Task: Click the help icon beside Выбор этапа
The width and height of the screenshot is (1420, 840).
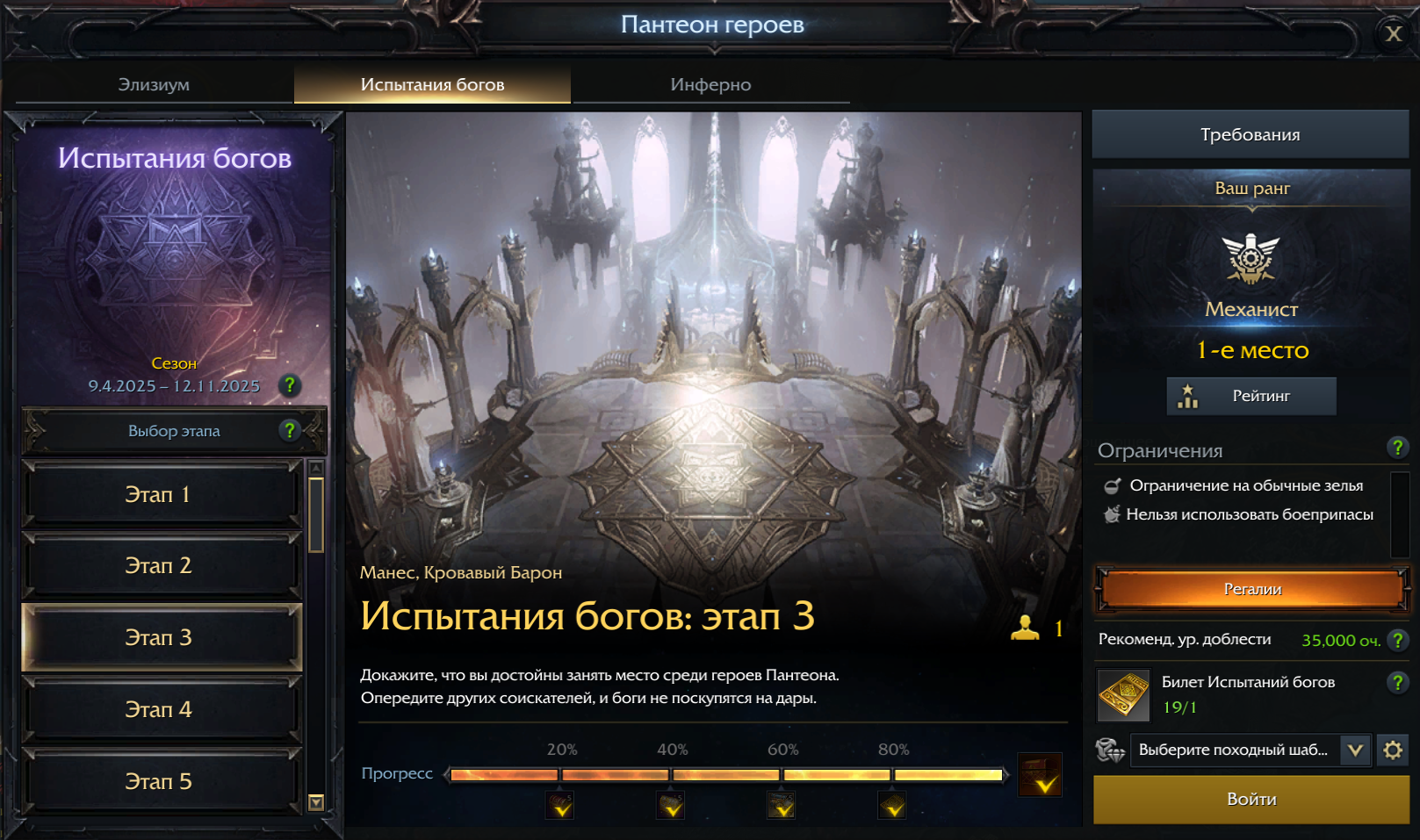Action: [x=289, y=431]
